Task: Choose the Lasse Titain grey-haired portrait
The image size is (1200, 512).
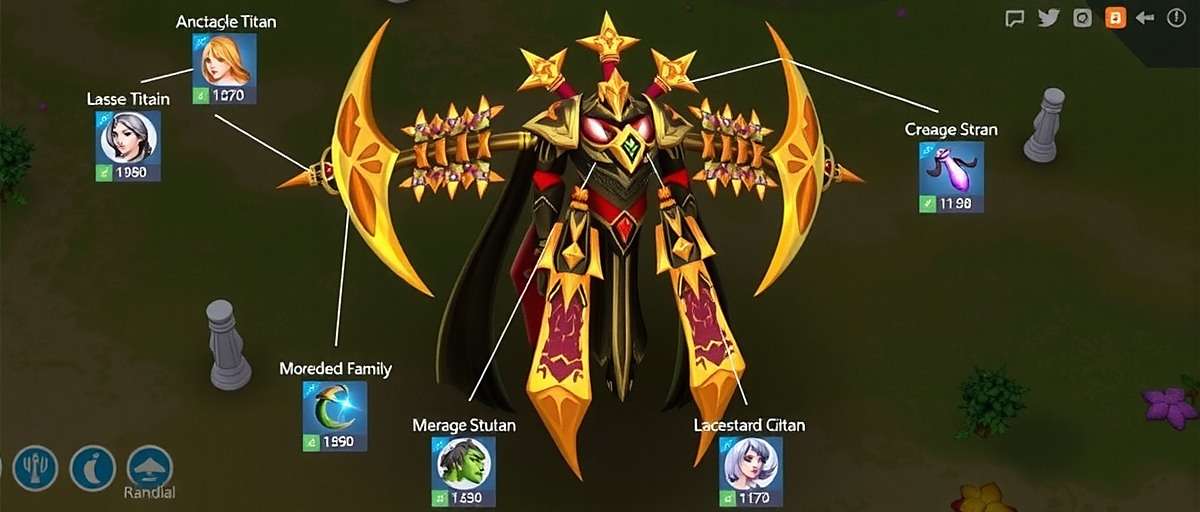Action: point(129,138)
